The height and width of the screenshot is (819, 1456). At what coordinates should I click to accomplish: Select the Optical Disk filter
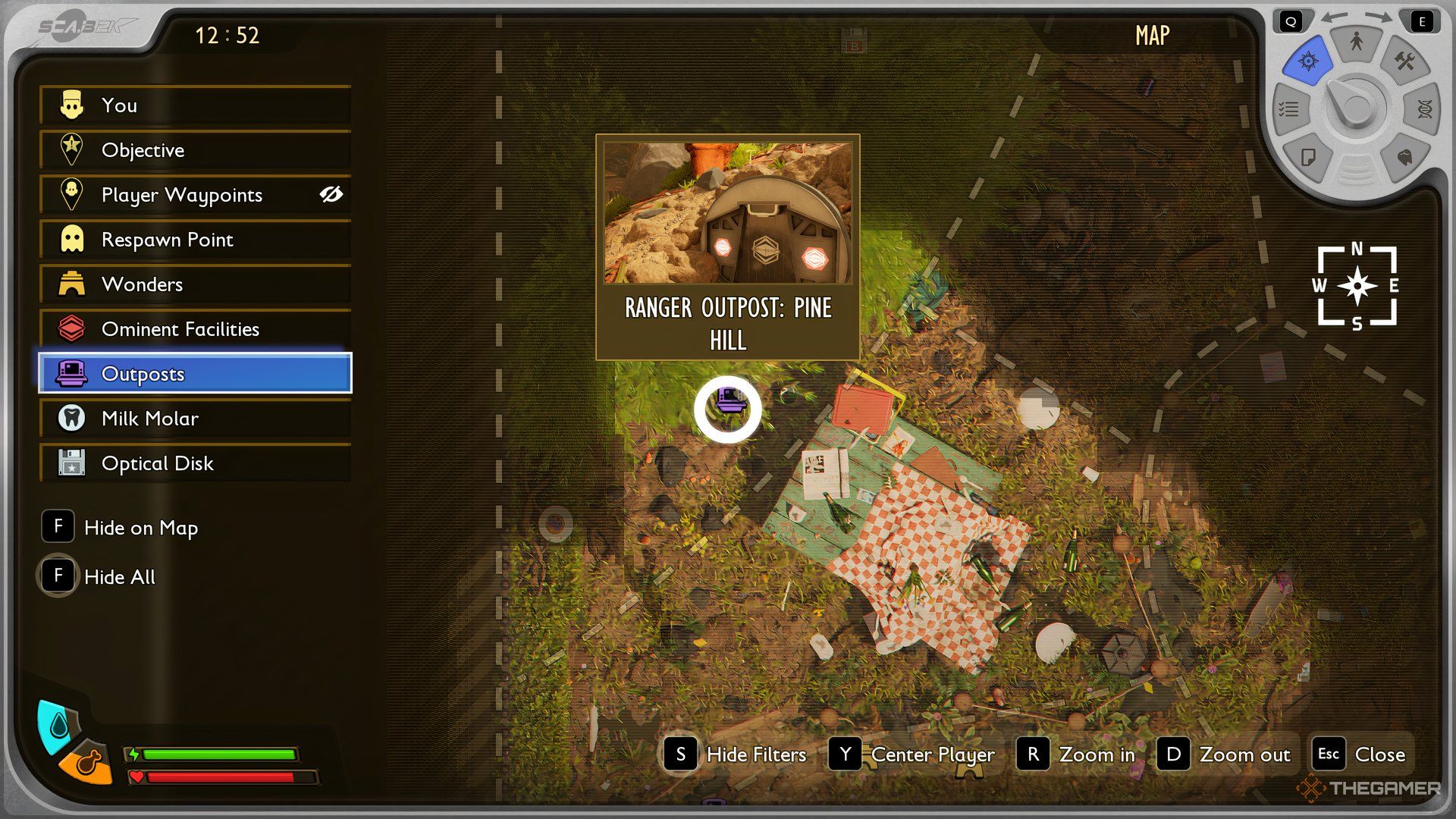(x=195, y=463)
